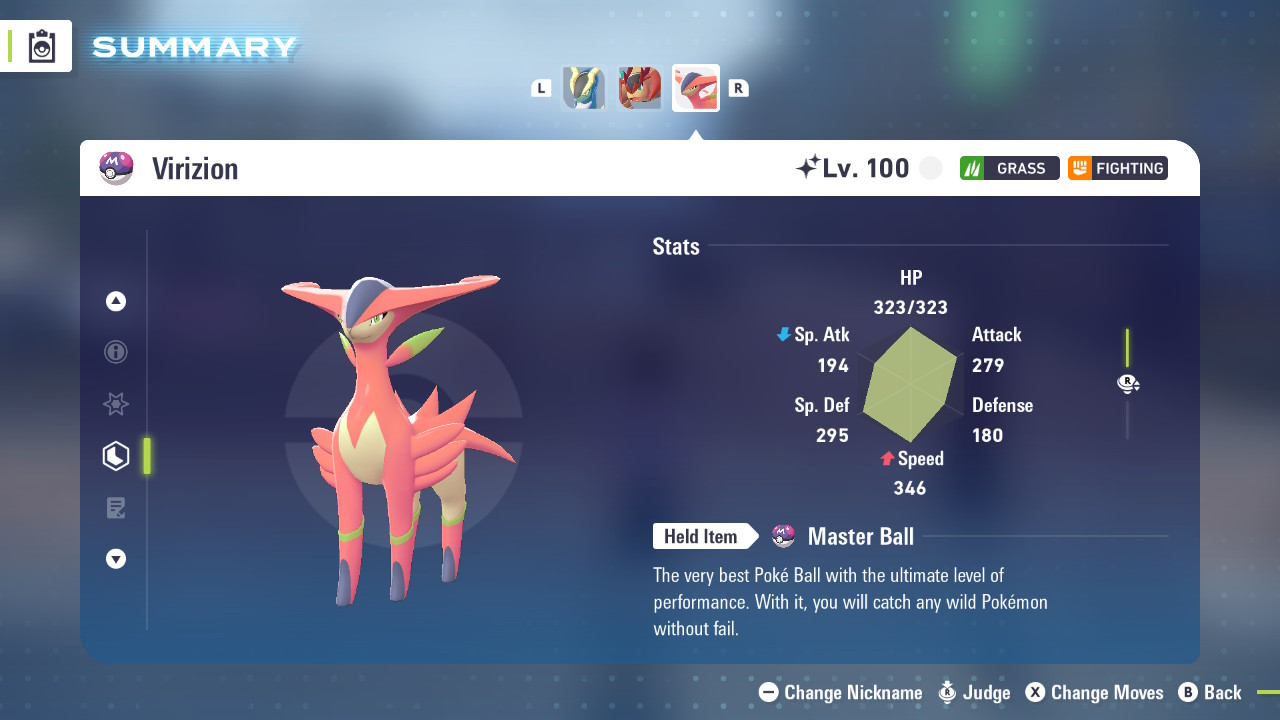Click the Master Ball held item icon
1280x720 pixels.
coord(784,537)
